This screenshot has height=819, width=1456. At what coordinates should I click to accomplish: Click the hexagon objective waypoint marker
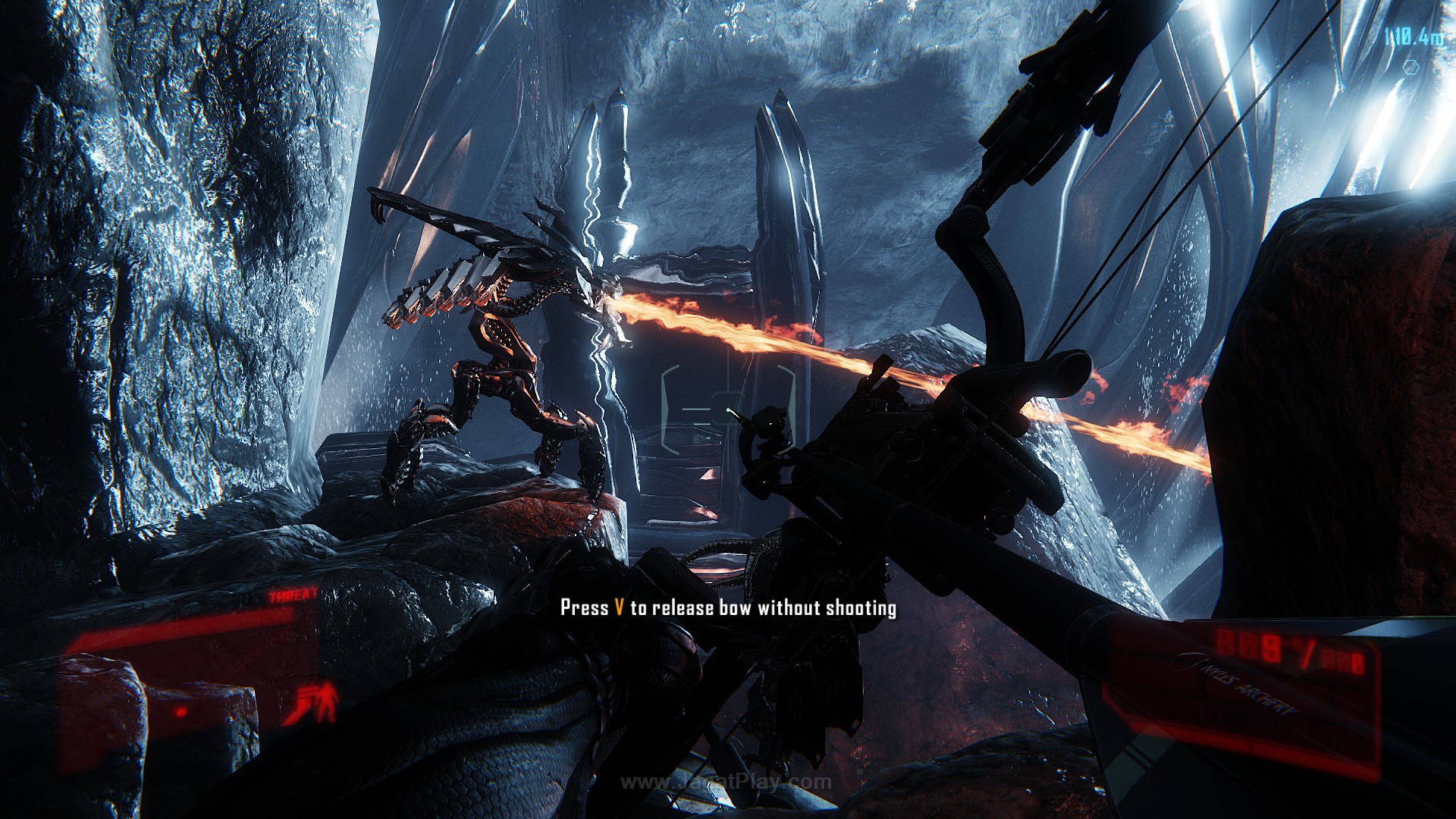(1410, 67)
